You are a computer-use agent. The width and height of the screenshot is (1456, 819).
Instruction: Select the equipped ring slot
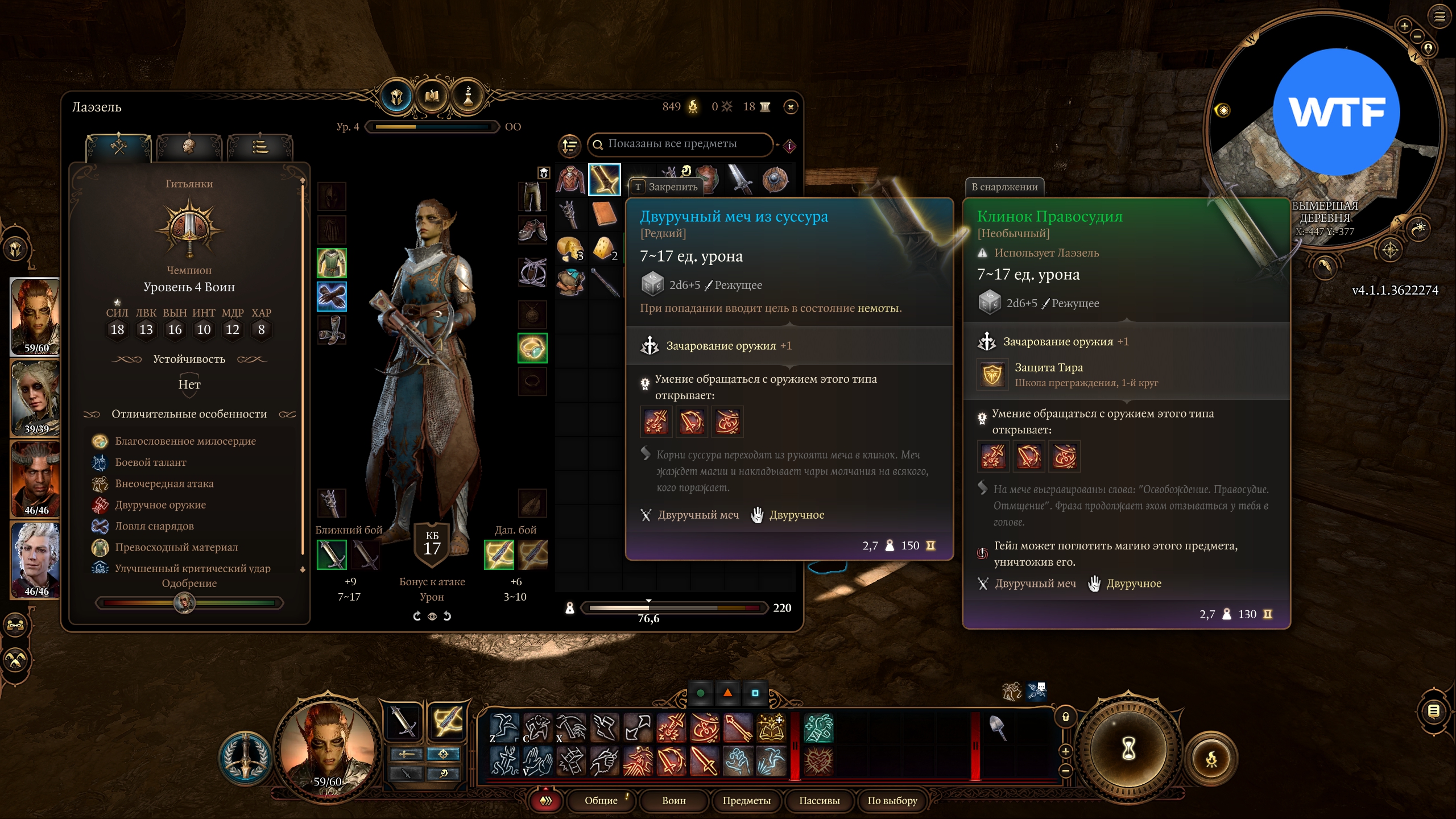tap(532, 348)
